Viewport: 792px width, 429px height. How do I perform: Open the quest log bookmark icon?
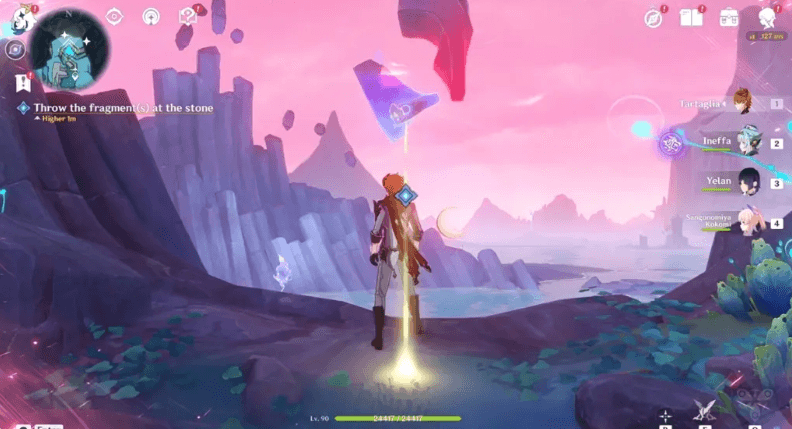[x=22, y=83]
